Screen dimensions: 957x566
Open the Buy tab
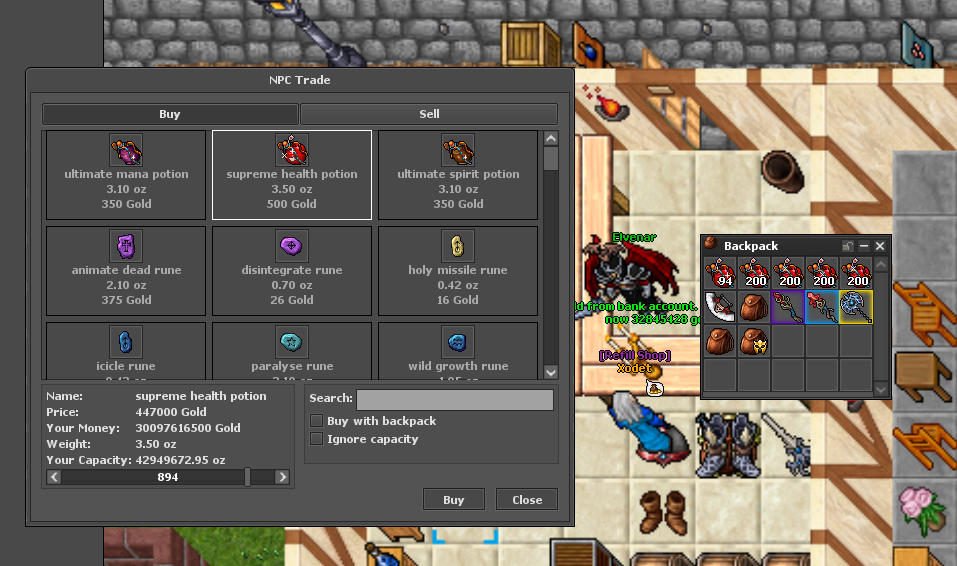(x=170, y=114)
